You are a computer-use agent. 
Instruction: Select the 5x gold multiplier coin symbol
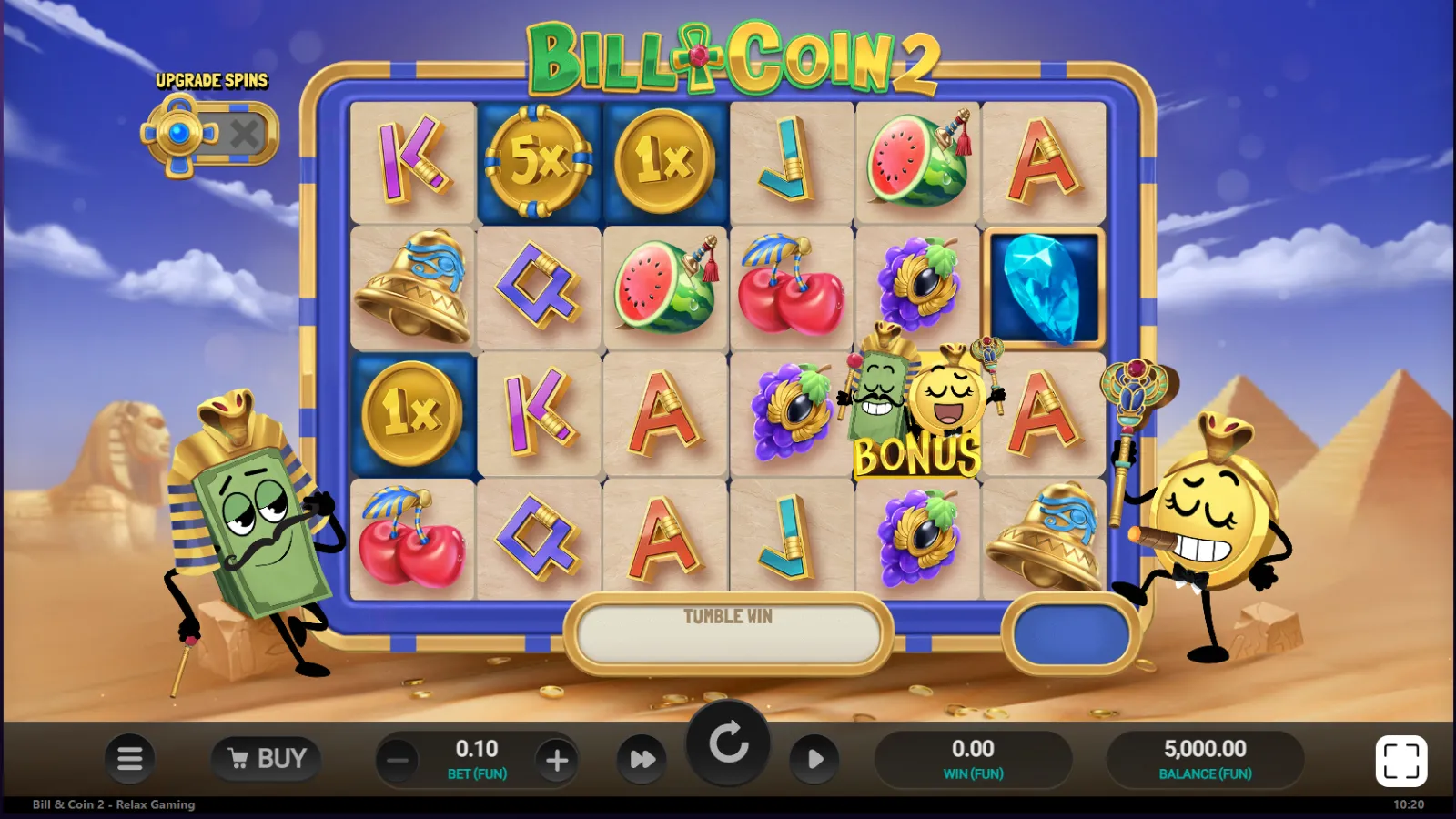538,164
